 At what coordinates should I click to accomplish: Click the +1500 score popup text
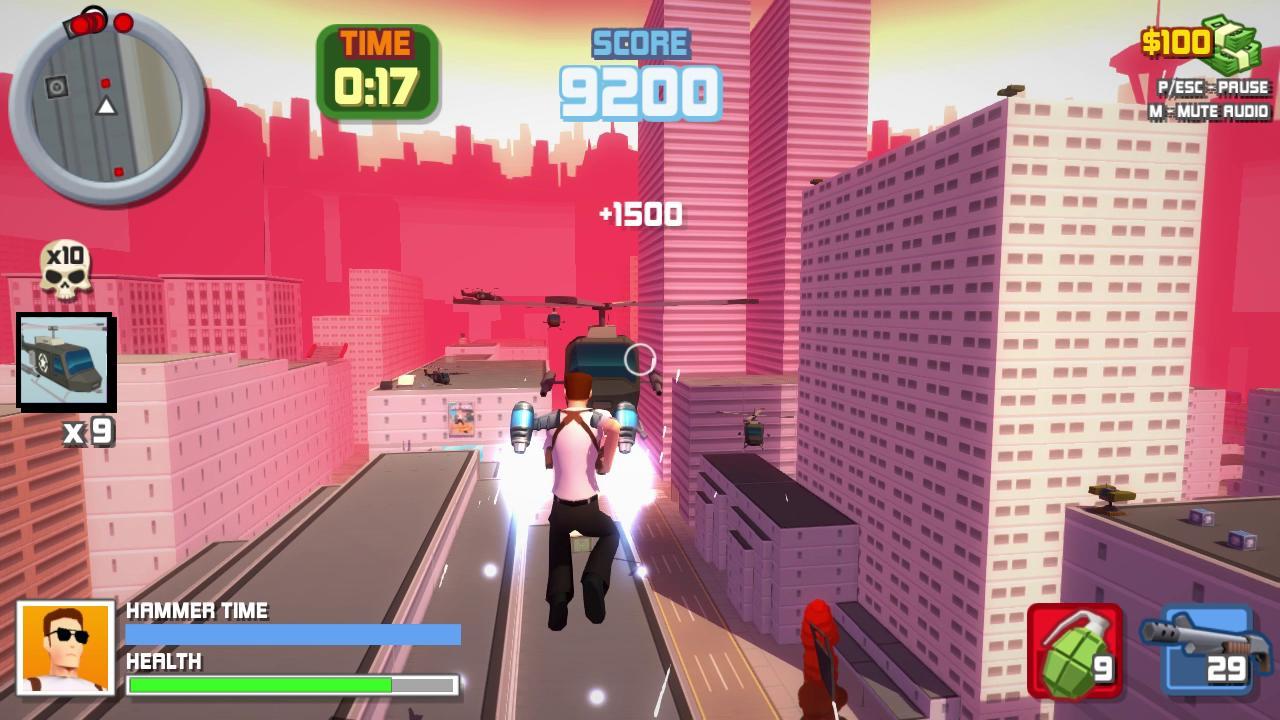[x=640, y=213]
